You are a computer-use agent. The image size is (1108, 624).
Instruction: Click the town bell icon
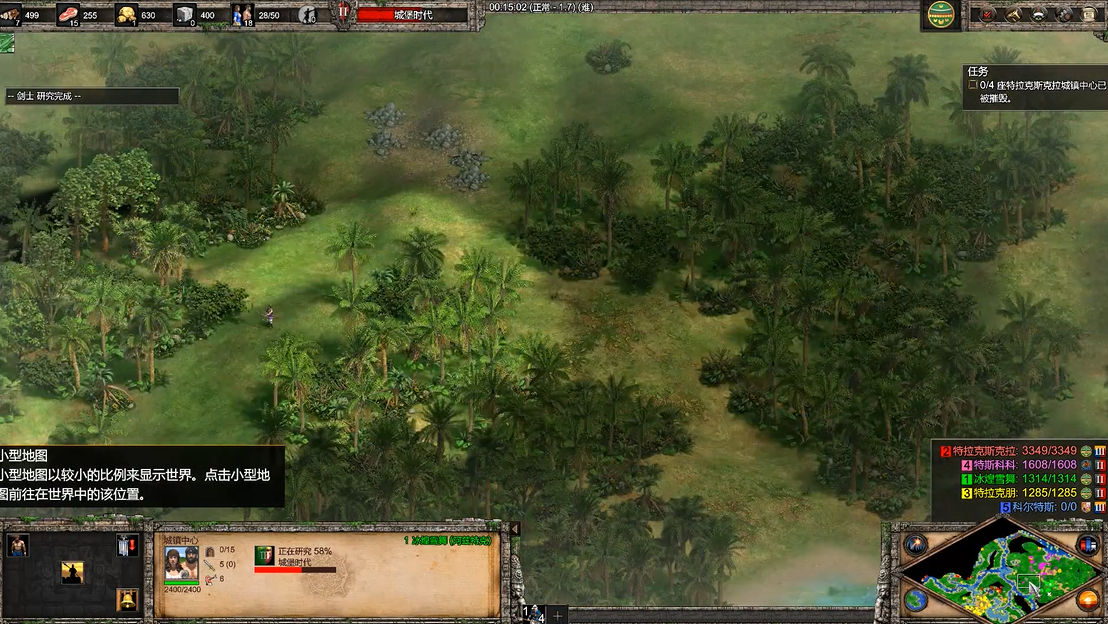[126, 599]
